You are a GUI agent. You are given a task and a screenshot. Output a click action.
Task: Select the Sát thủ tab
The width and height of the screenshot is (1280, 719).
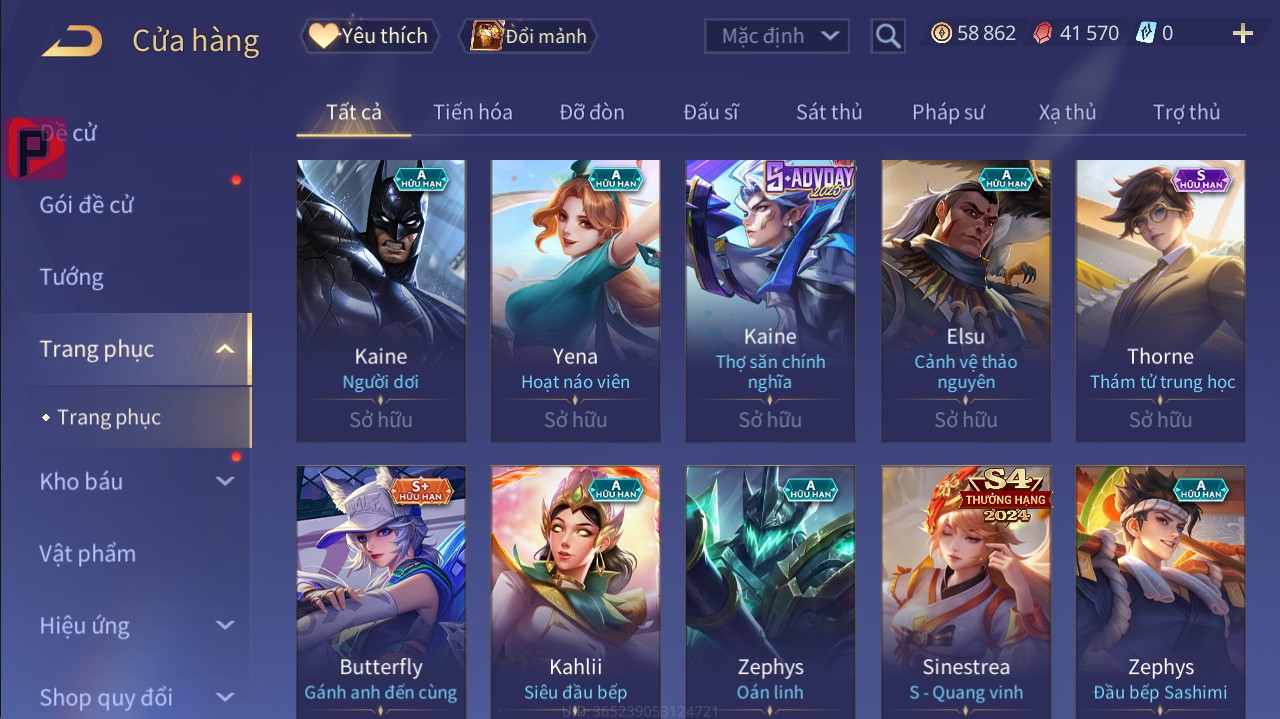[x=829, y=112]
